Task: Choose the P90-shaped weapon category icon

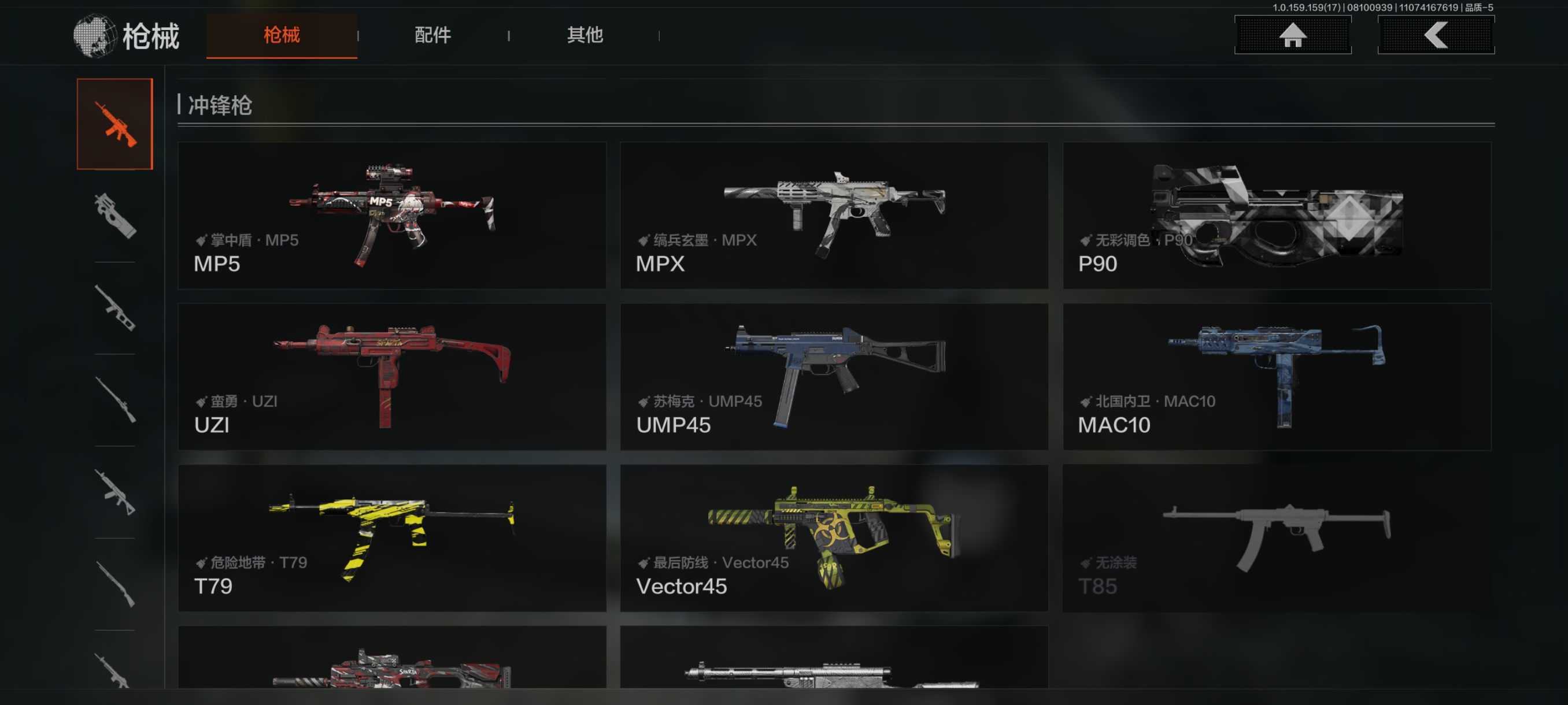Action: 114,216
